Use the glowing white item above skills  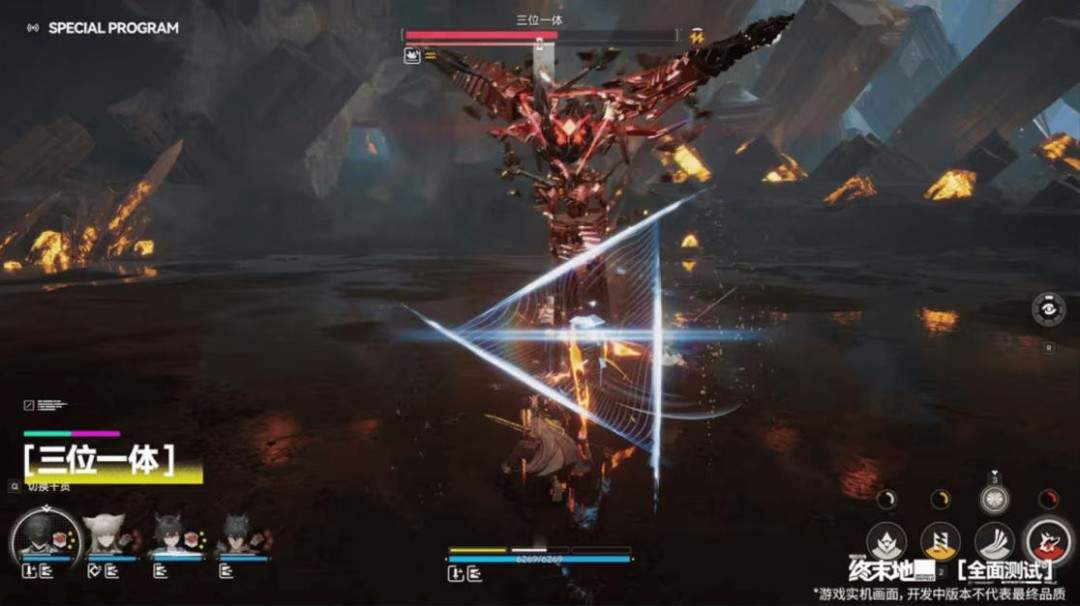994,499
